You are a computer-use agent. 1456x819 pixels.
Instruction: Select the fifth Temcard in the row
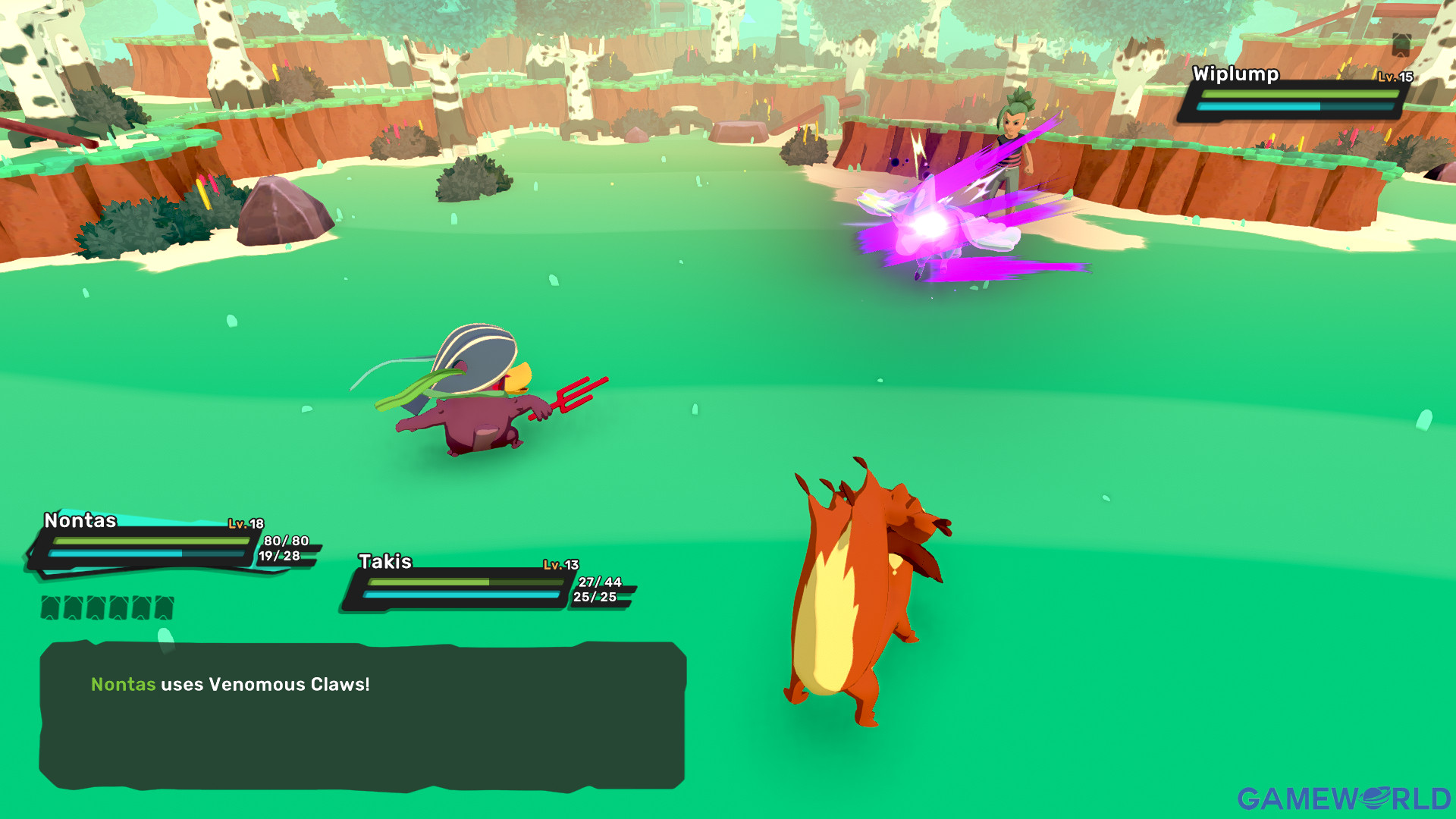(x=140, y=607)
